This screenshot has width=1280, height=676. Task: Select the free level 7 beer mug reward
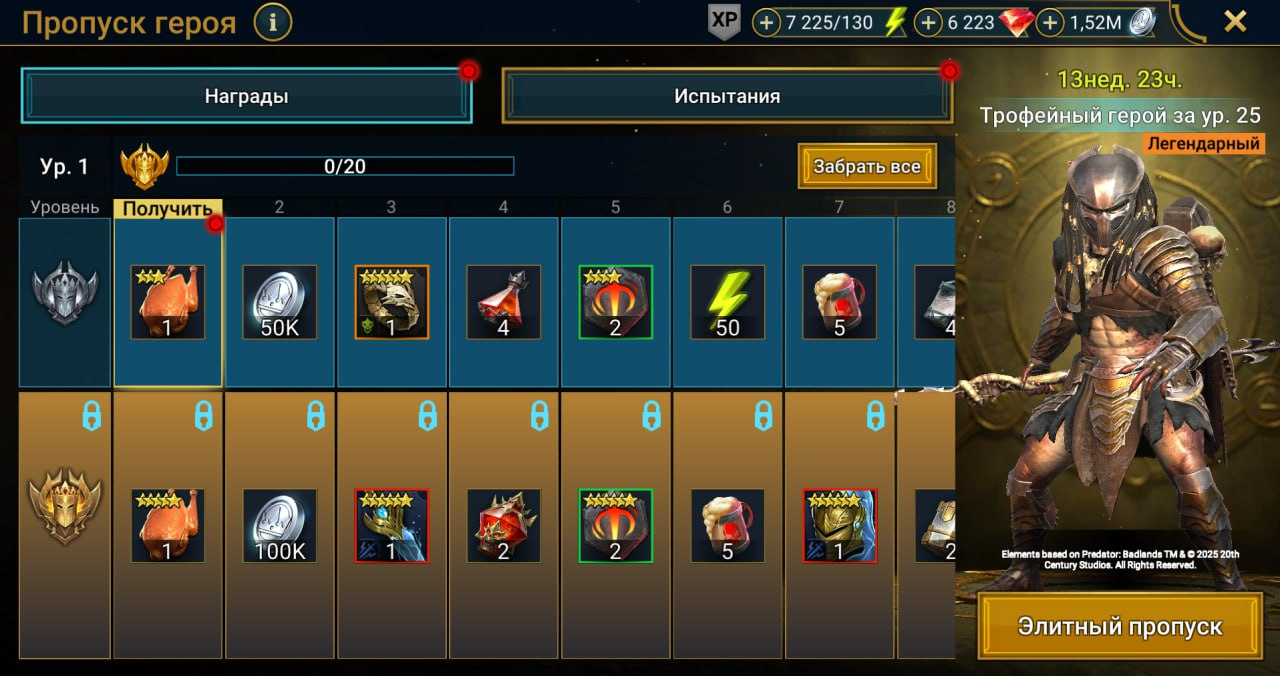tap(840, 302)
